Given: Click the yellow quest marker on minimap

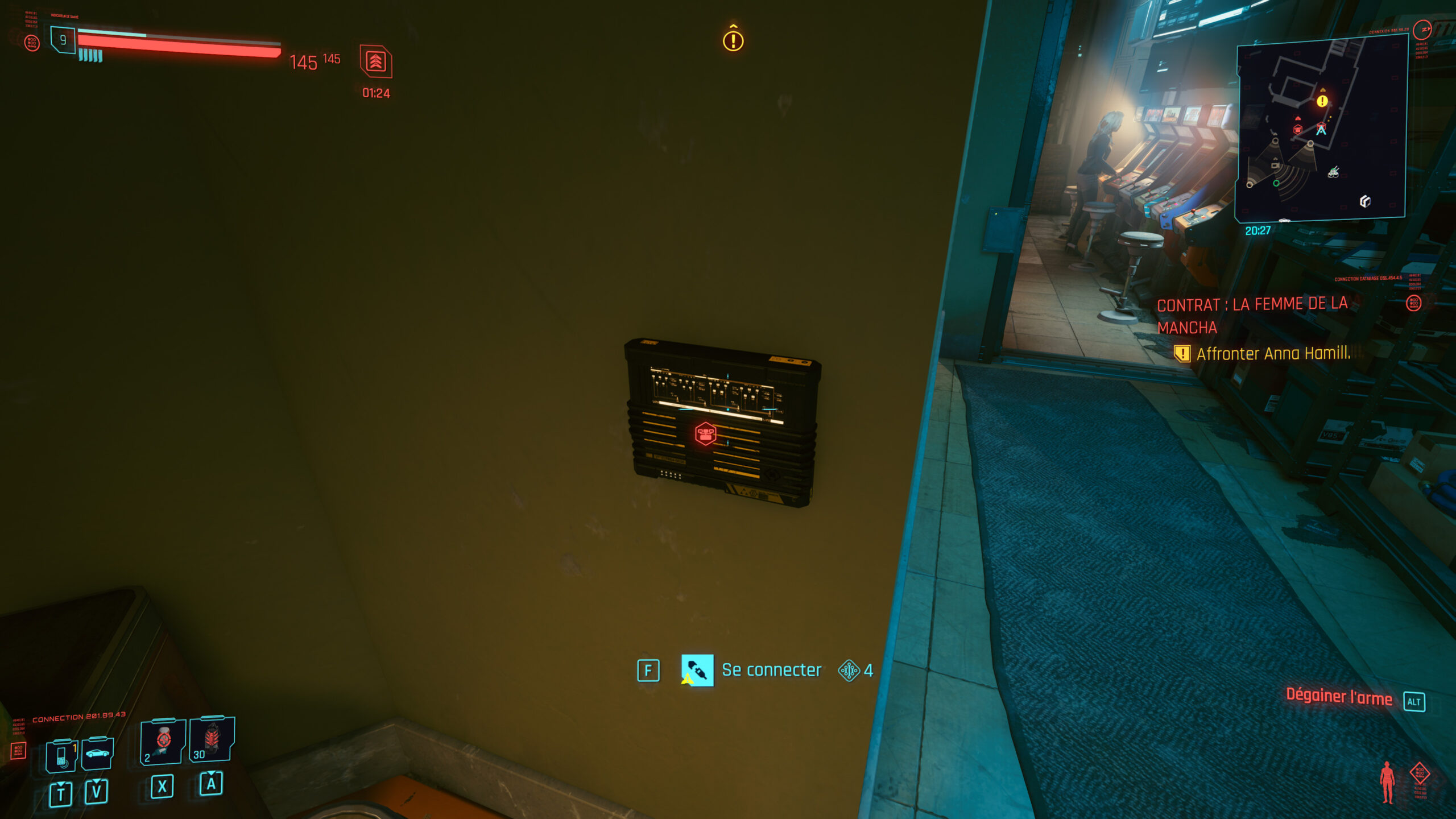Looking at the screenshot, I should coord(1323,101).
